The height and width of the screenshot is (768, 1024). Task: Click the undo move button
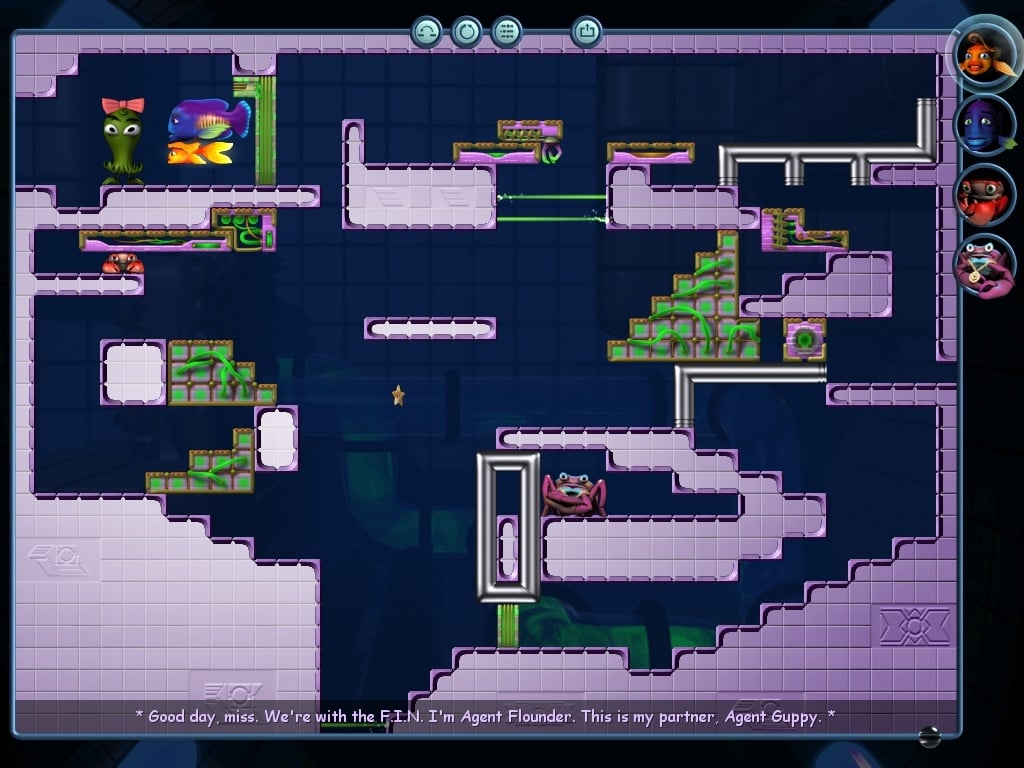427,32
